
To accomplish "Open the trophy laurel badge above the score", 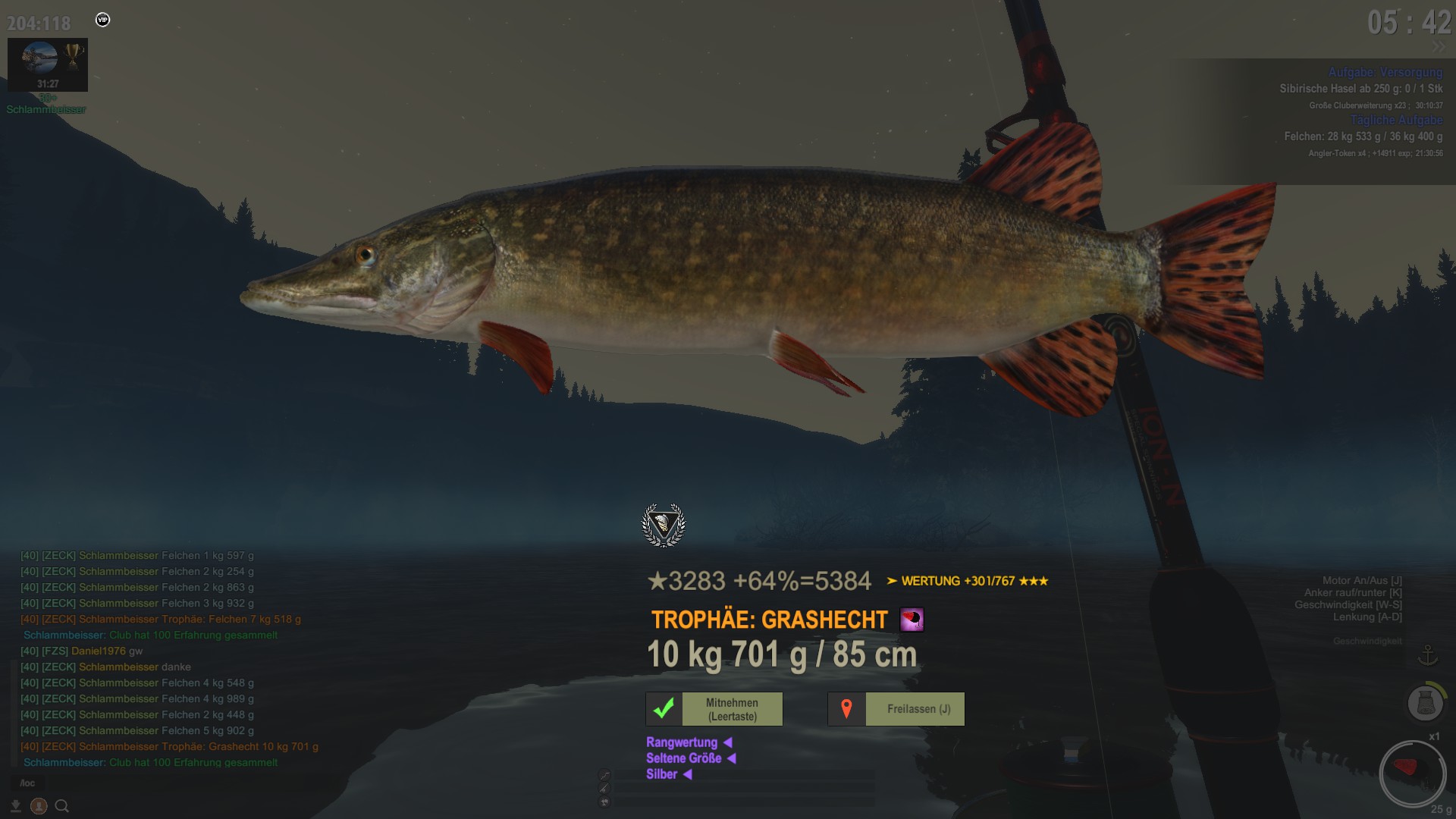I will pyautogui.click(x=664, y=525).
